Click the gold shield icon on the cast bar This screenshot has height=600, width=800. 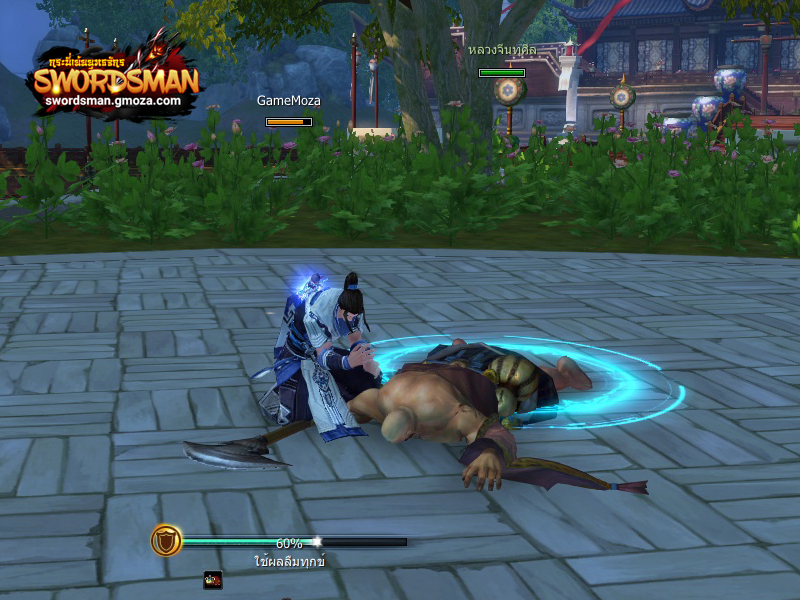point(166,541)
